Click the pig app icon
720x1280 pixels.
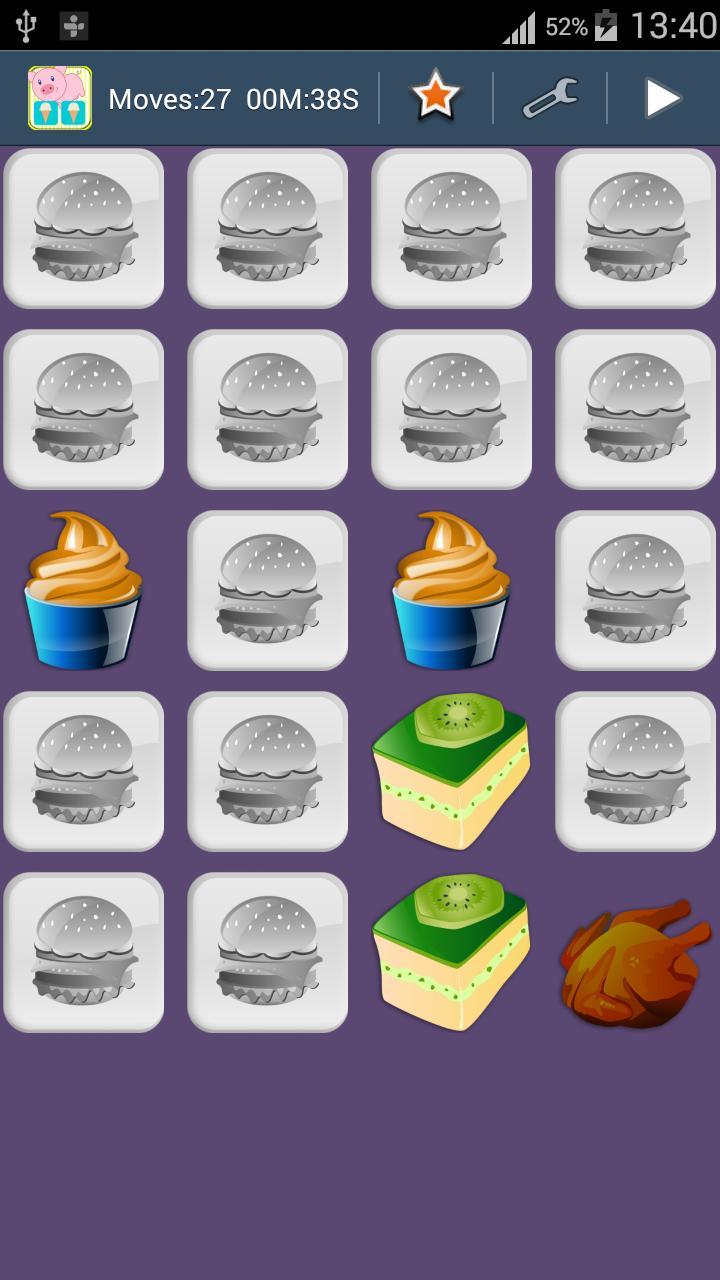click(x=60, y=98)
